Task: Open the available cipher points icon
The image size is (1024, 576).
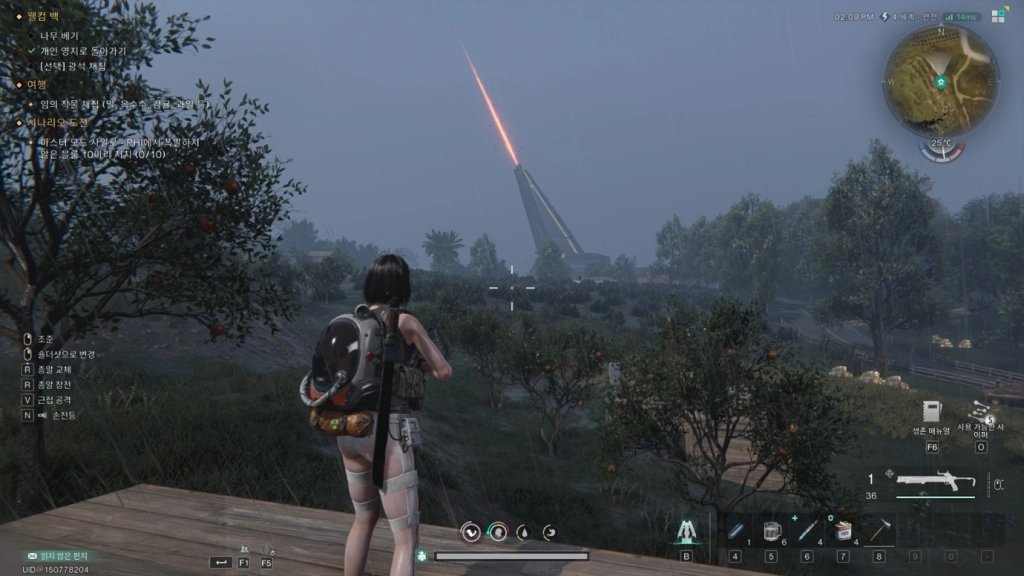Action: point(980,410)
